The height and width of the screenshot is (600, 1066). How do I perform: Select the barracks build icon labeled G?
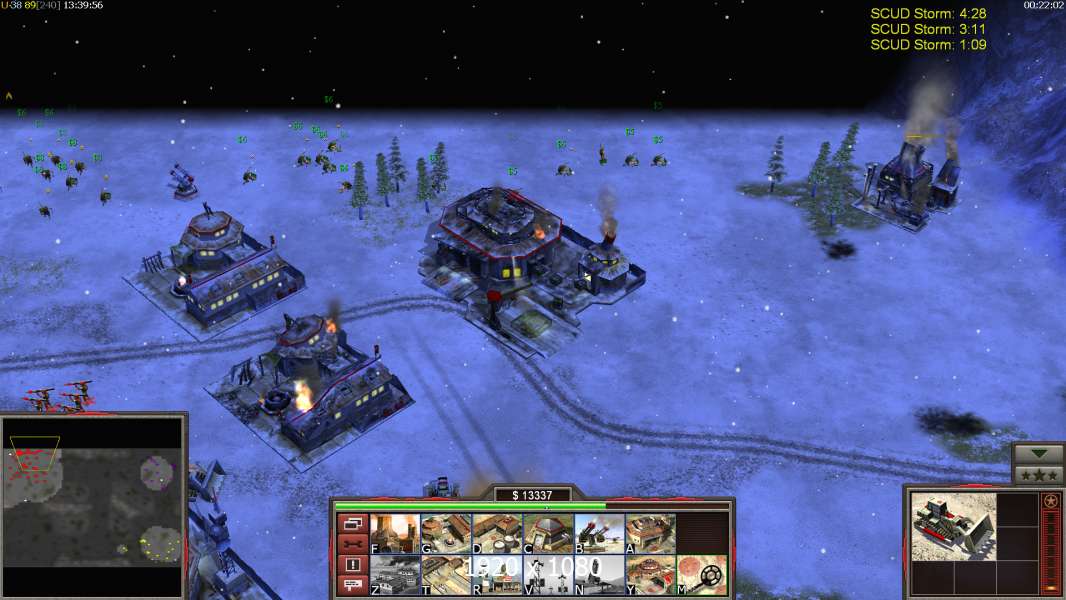(446, 534)
